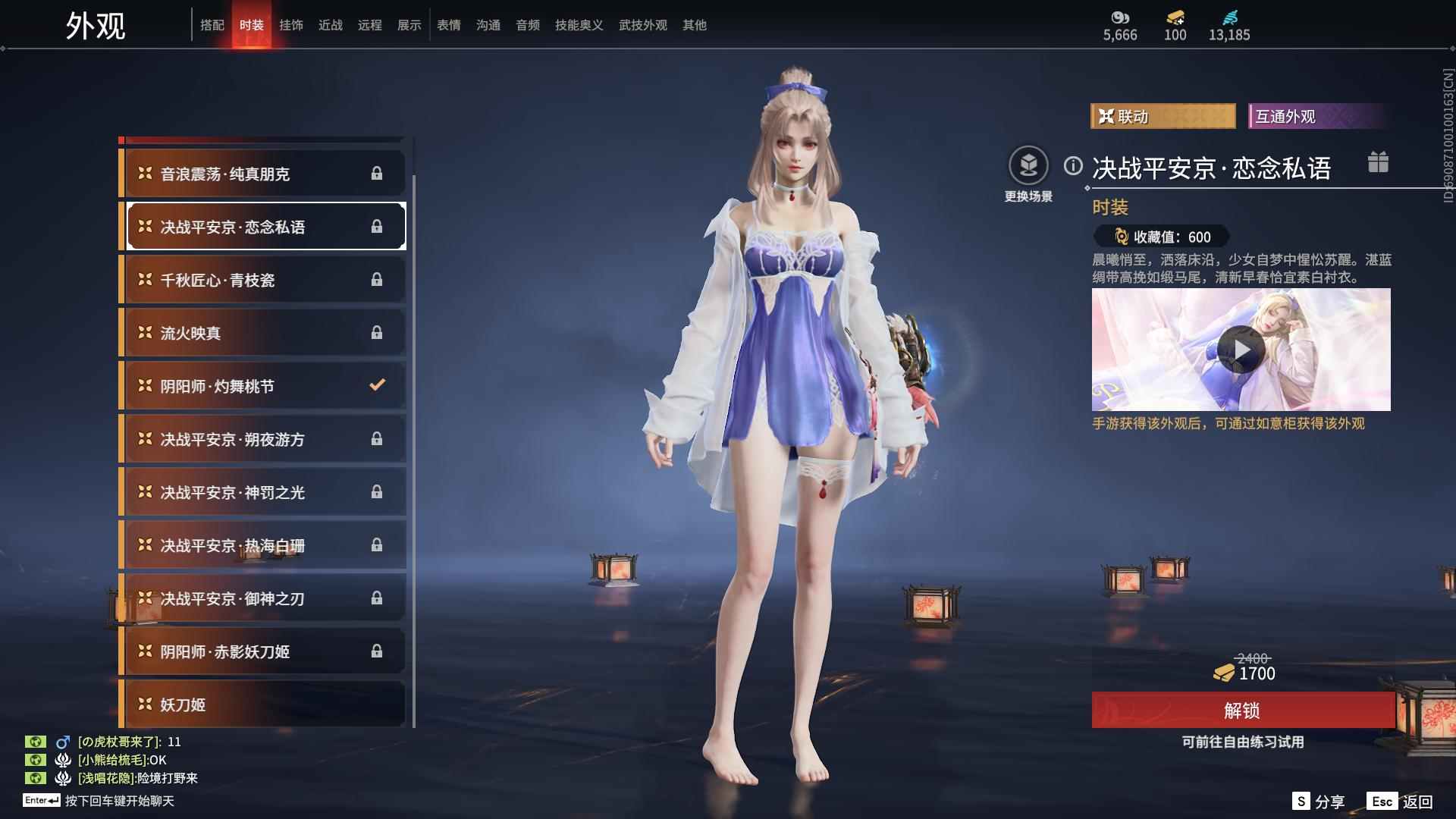1456x819 pixels.
Task: Open the 挂饰 tab
Action: point(290,25)
